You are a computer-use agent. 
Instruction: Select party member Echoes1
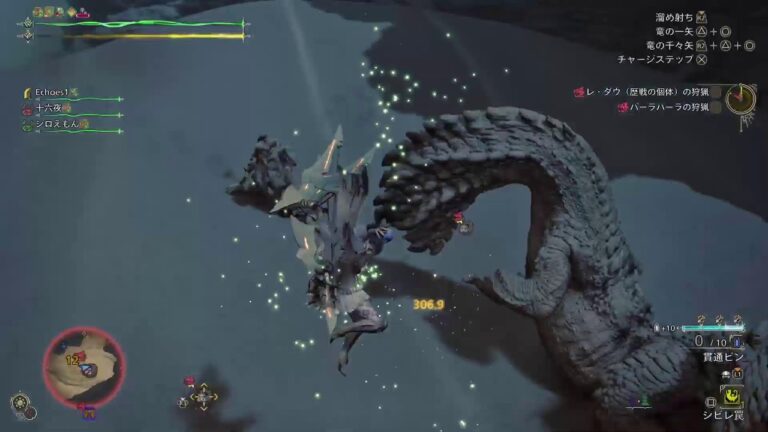pos(50,93)
